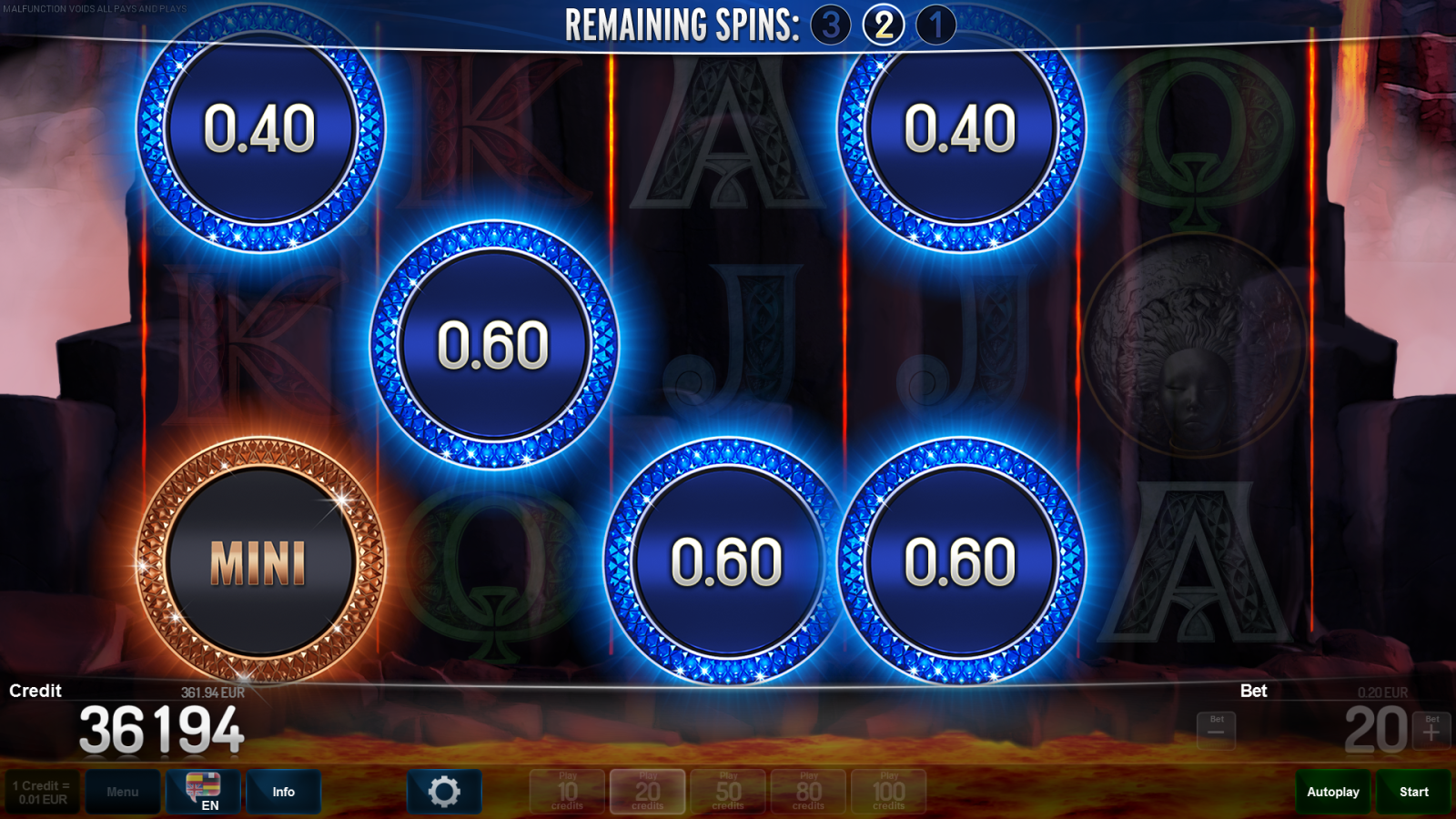Open the Info paytable
The image size is (1456, 819).
click(x=283, y=792)
